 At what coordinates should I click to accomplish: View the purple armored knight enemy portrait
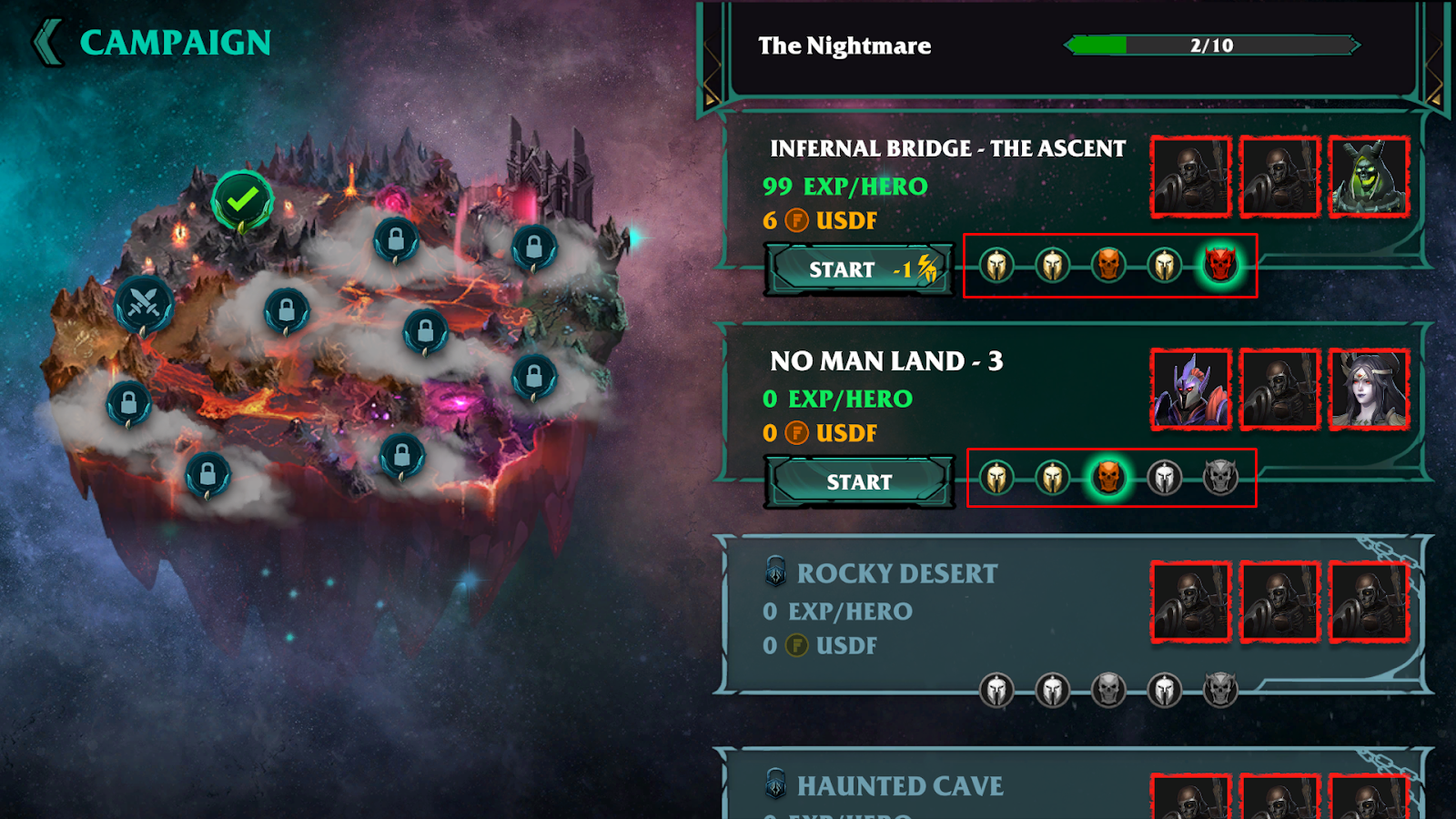click(x=1190, y=389)
